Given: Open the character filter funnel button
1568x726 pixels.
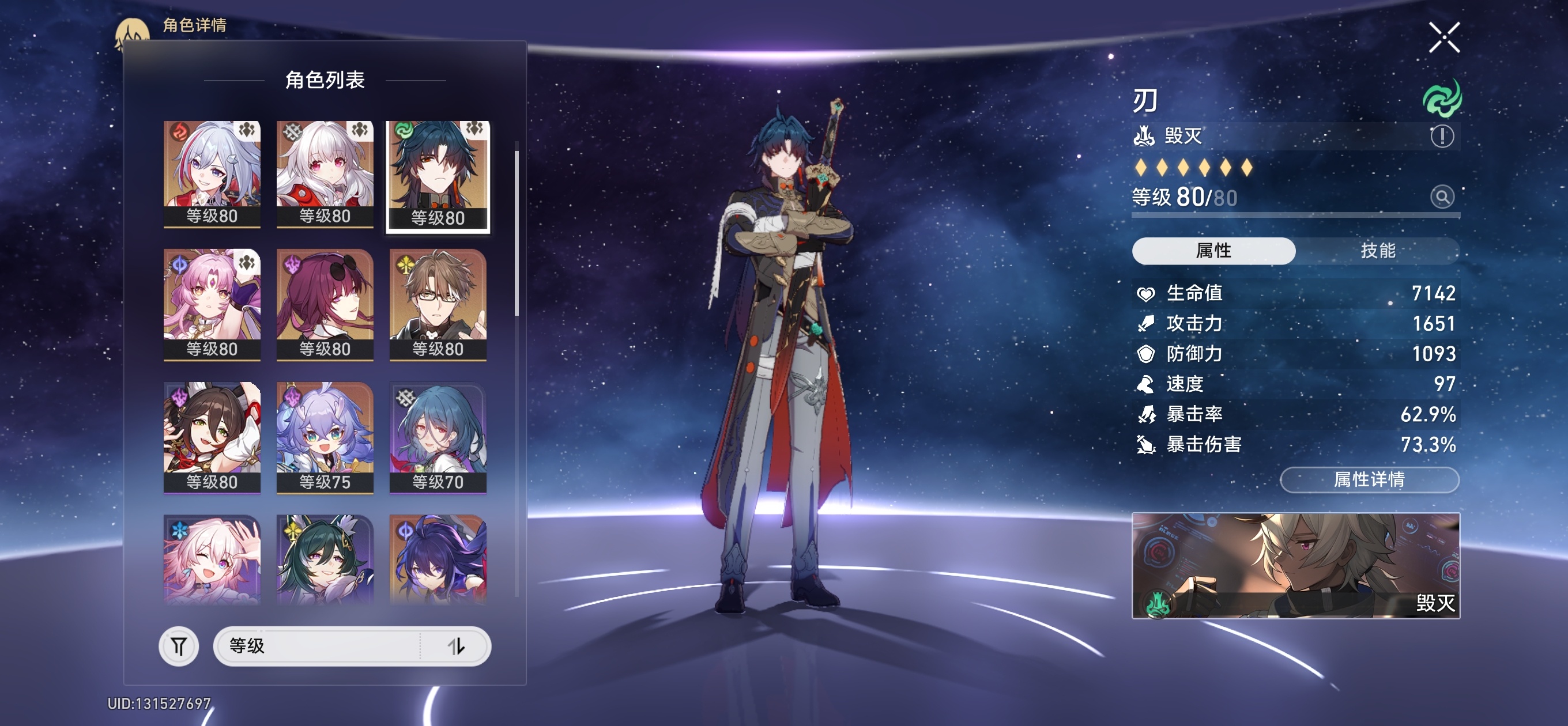Looking at the screenshot, I should 178,646.
